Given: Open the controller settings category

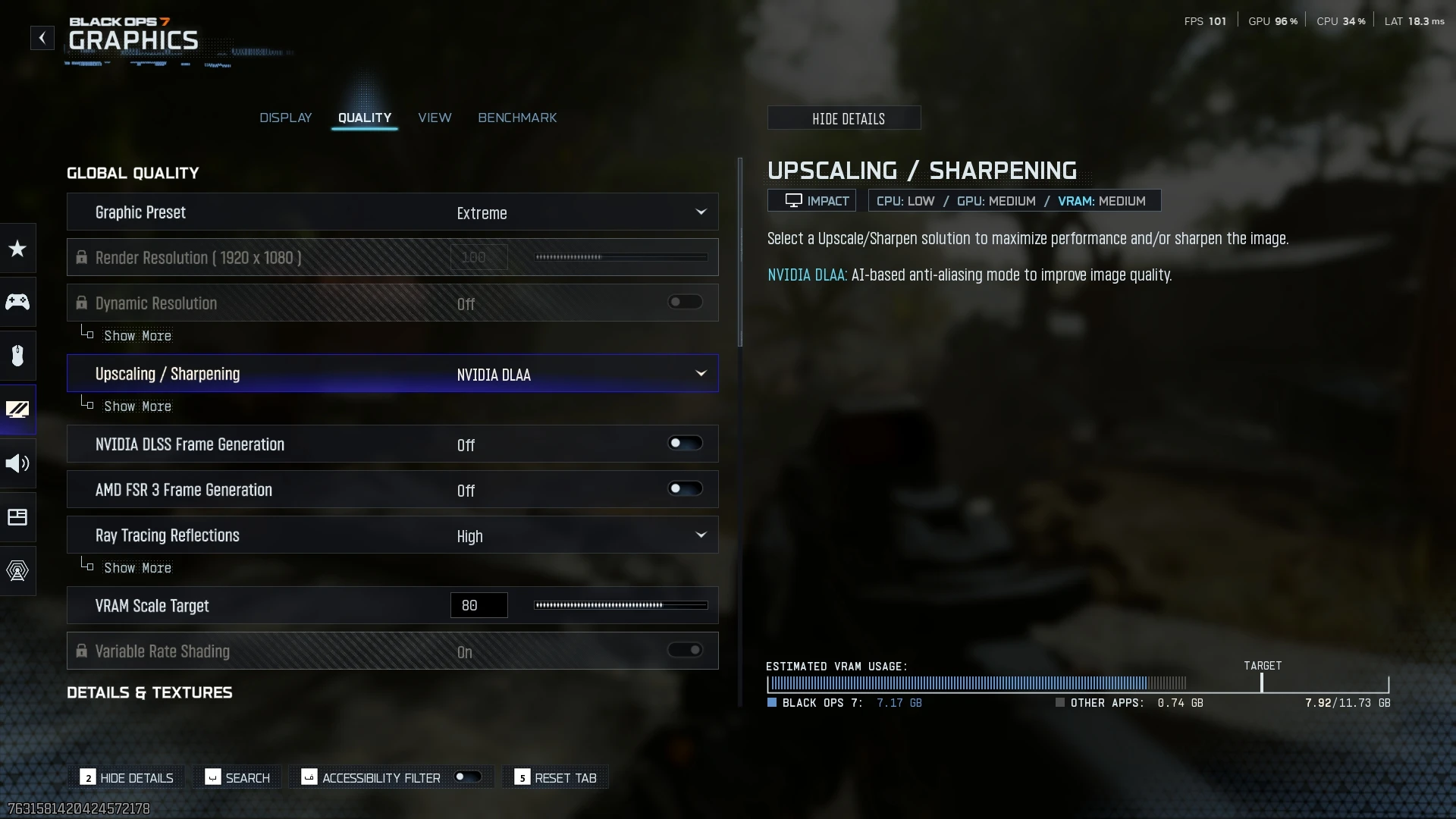Looking at the screenshot, I should pyautogui.click(x=17, y=302).
